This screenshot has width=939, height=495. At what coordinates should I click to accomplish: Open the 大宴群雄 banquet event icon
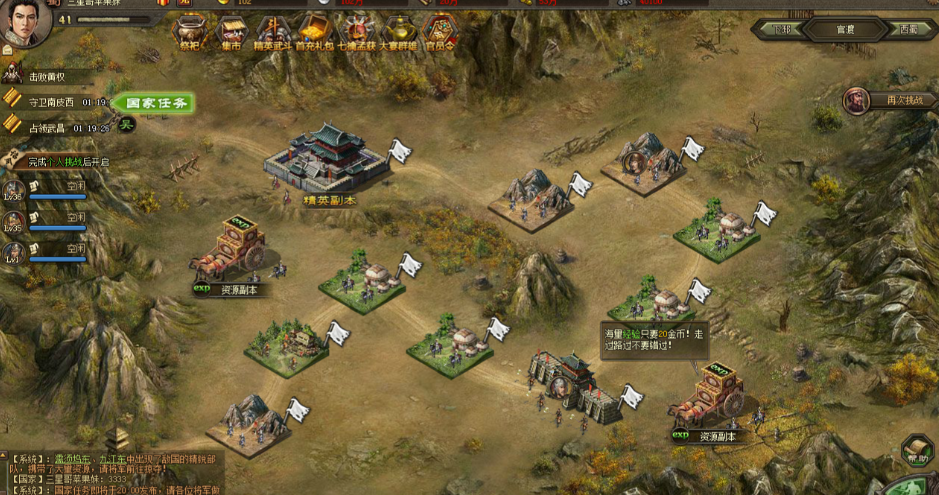[x=397, y=32]
